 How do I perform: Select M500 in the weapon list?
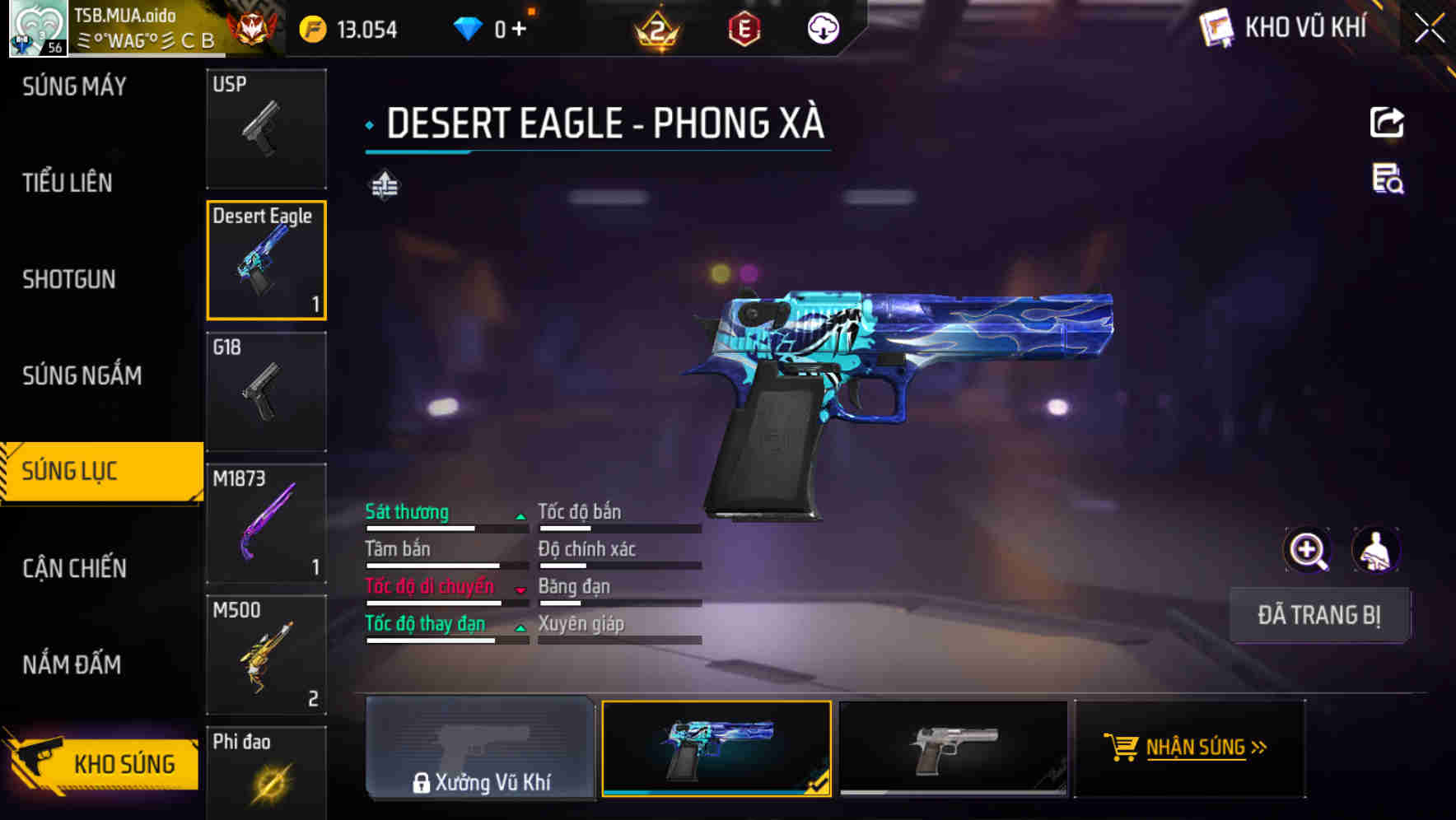[266, 655]
